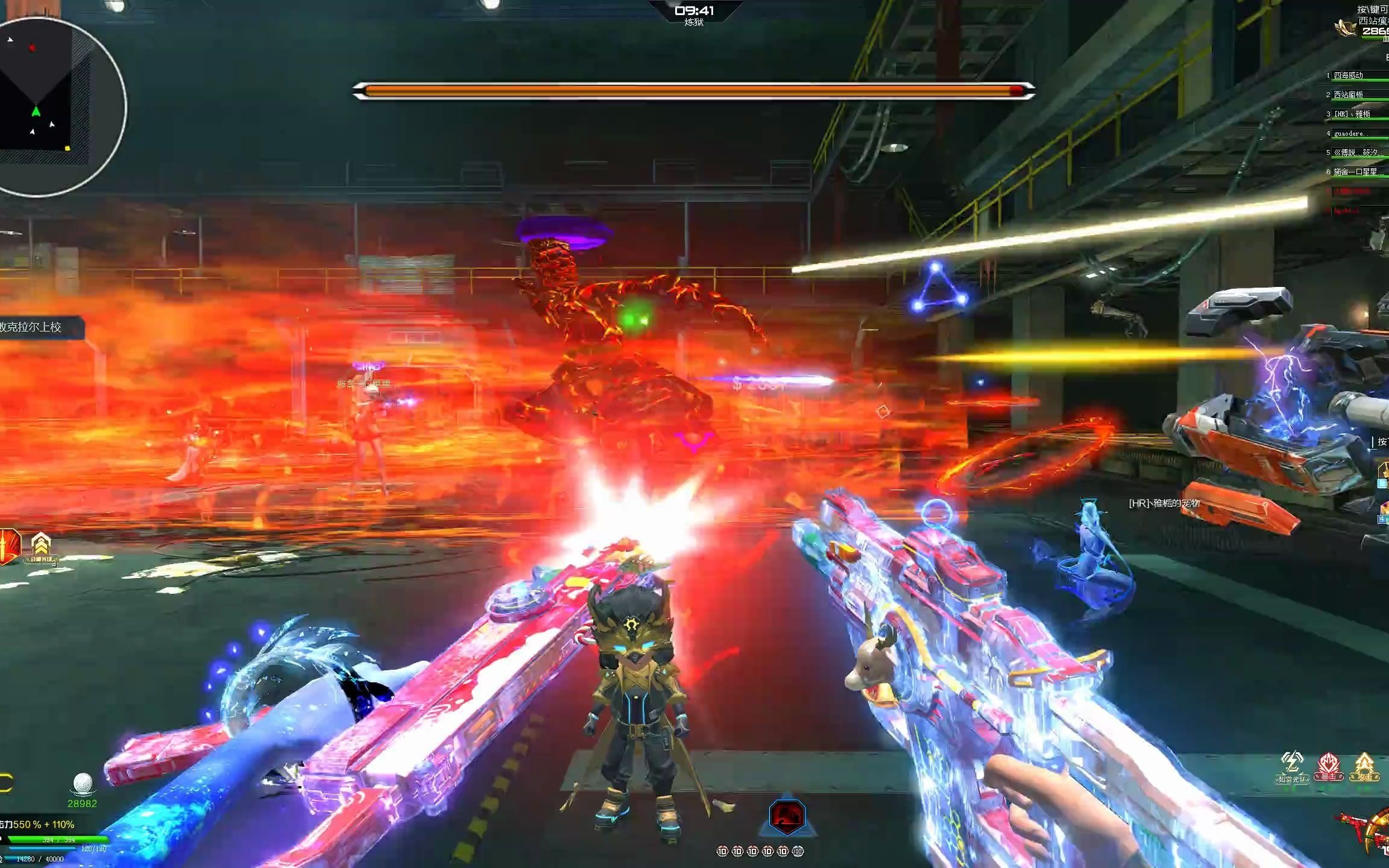Click the red hexagon beast skill icon
Viewport: 1389px width, 868px height.
click(x=787, y=816)
